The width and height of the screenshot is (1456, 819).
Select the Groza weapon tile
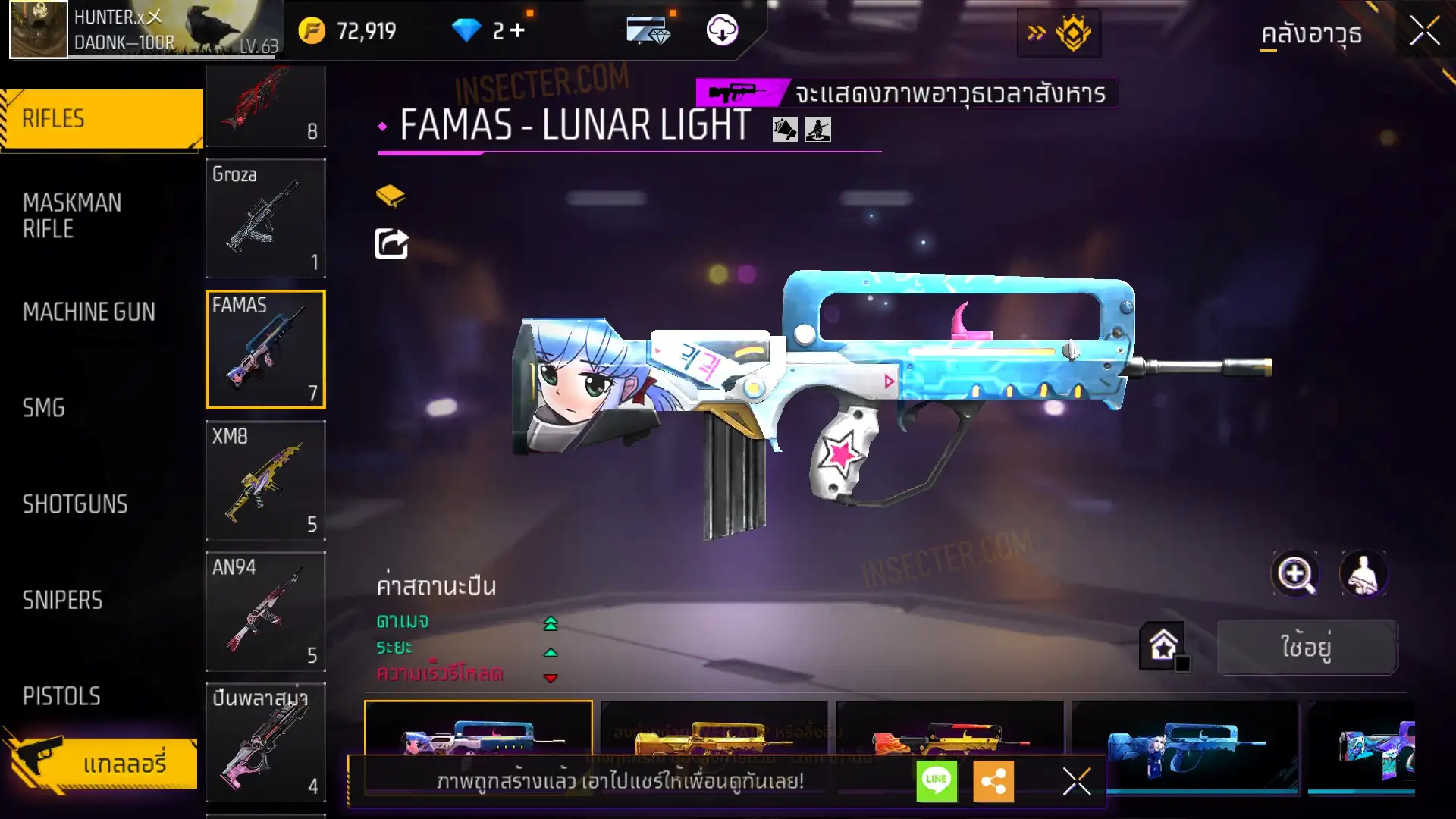[x=265, y=218]
